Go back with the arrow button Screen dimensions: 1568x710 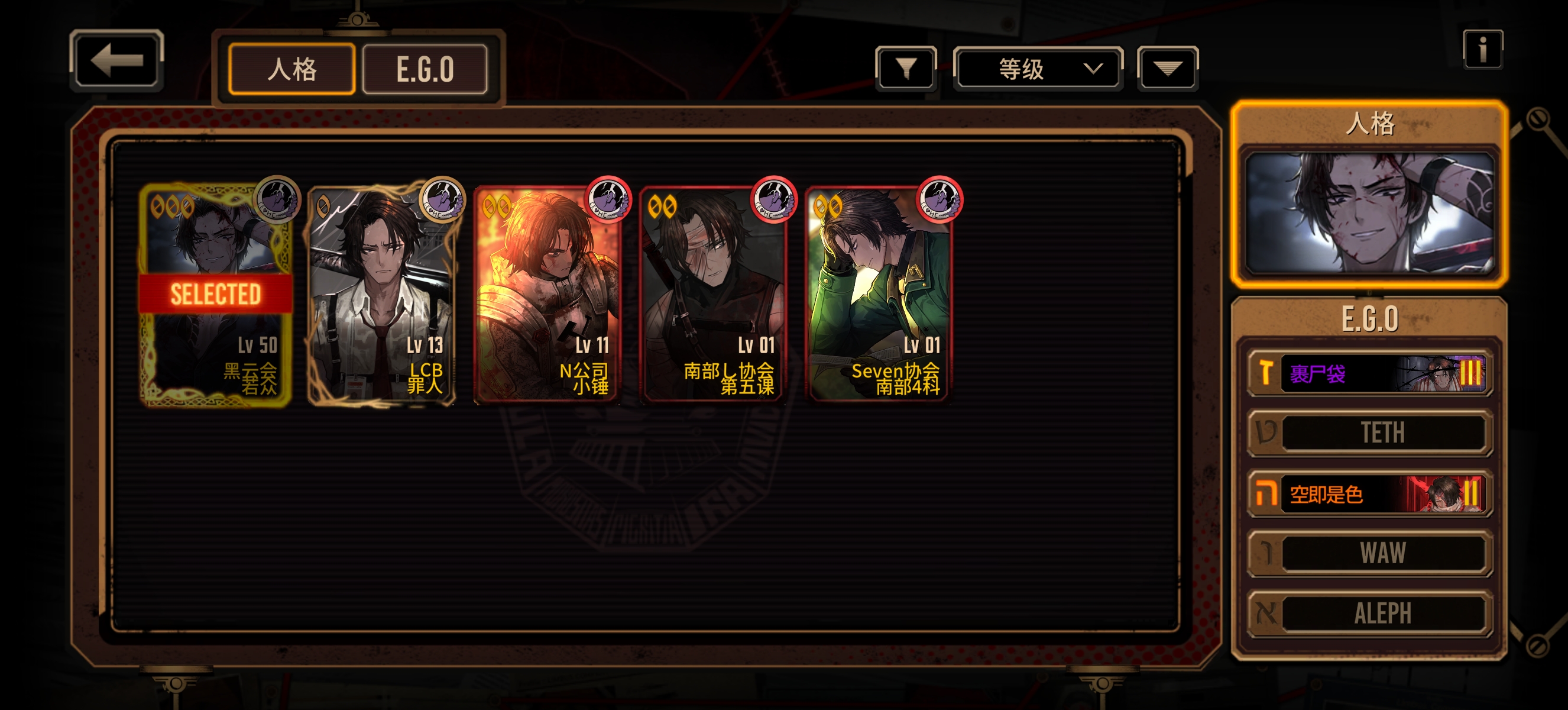point(116,60)
